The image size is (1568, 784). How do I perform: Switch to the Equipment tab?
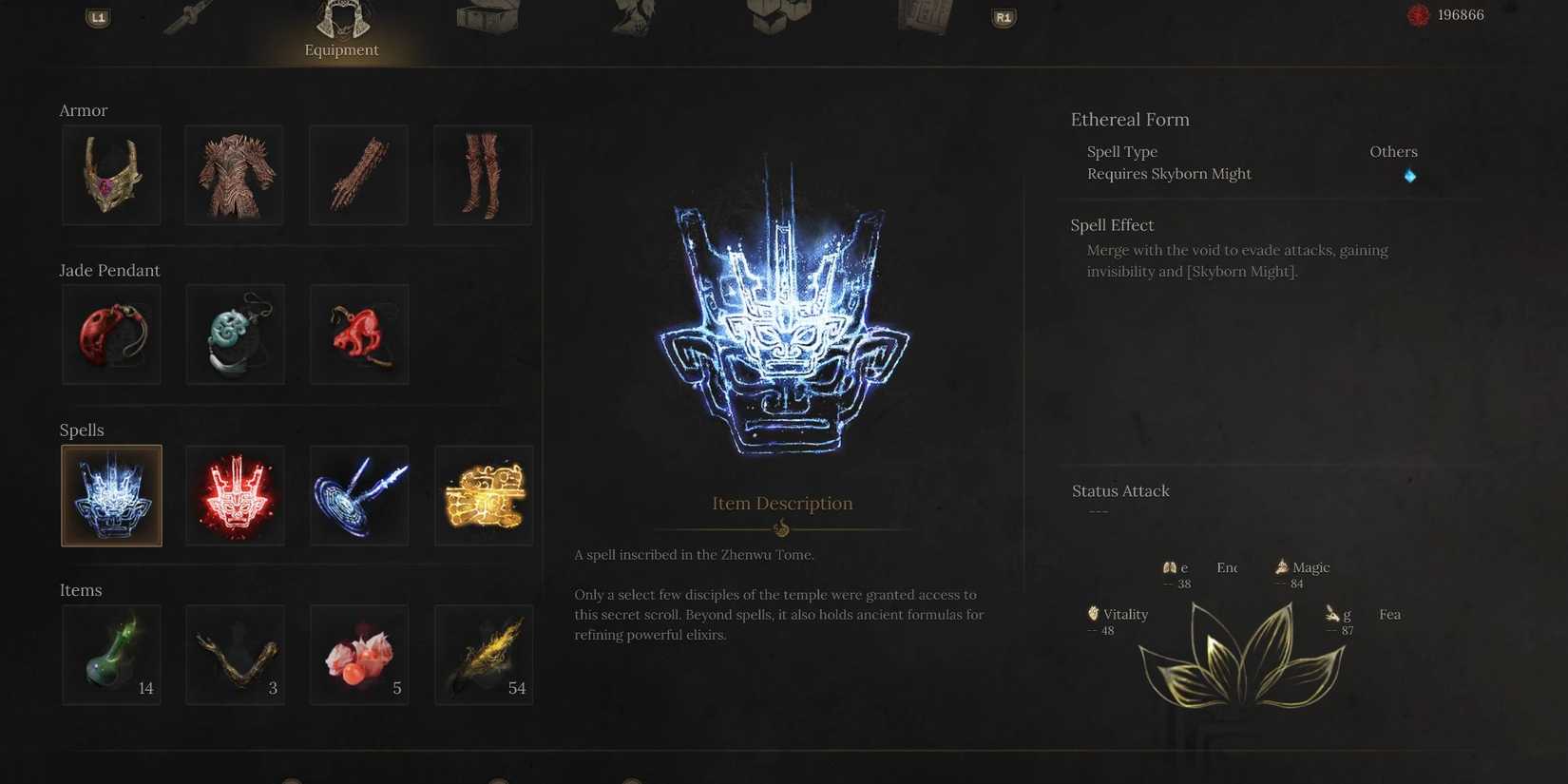tap(341, 29)
